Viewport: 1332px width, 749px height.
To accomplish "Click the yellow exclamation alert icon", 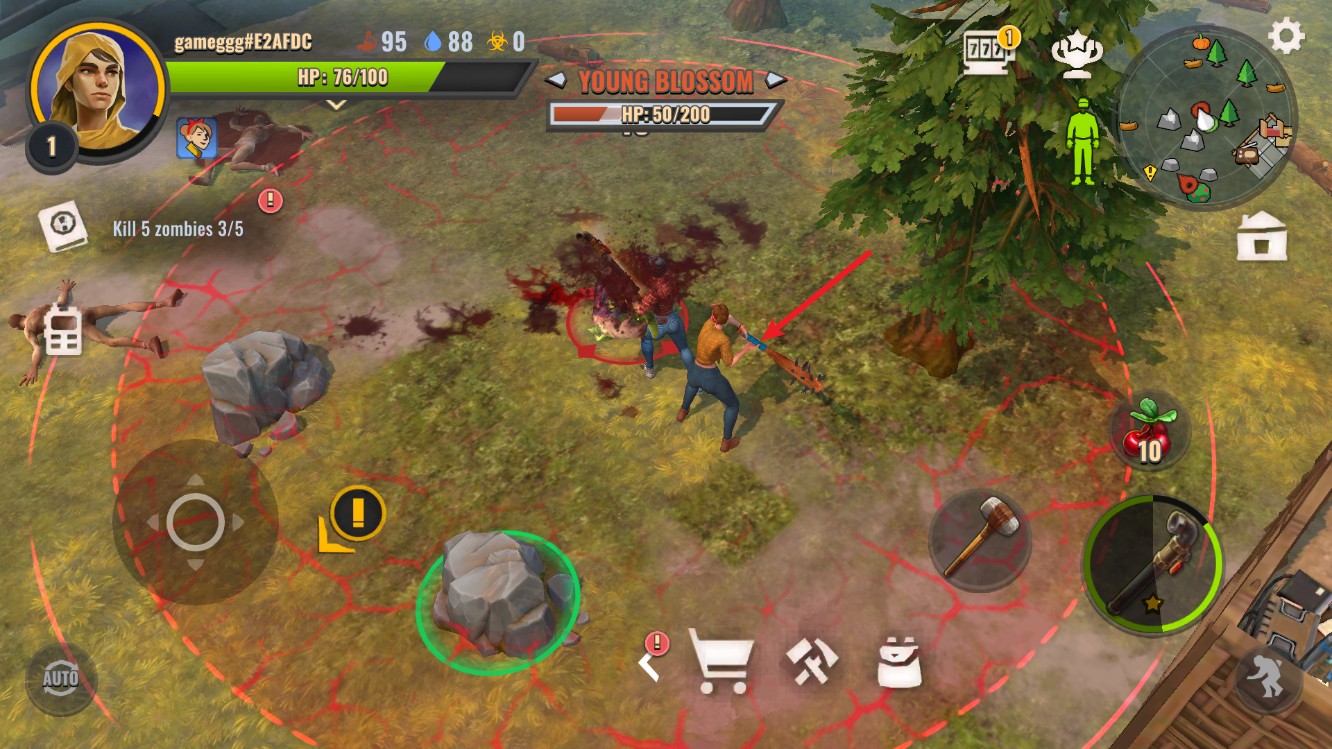I will tap(356, 513).
